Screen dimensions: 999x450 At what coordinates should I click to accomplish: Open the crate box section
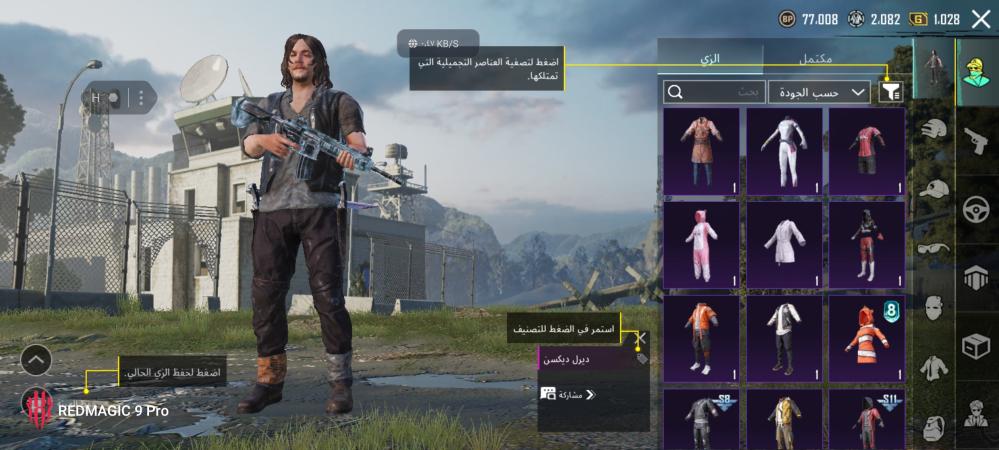coord(975,346)
